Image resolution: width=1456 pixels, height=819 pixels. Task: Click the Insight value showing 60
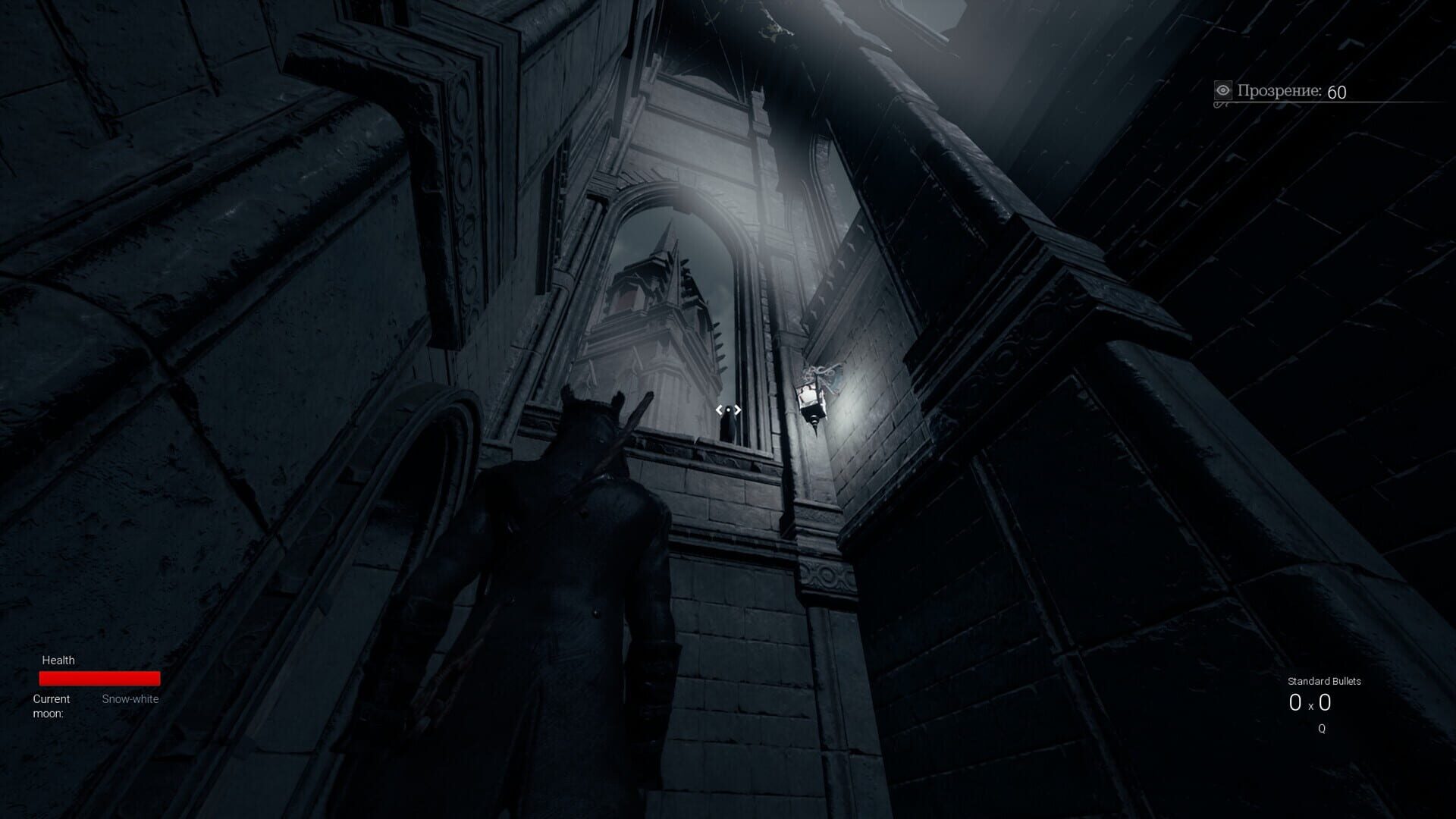[1337, 93]
